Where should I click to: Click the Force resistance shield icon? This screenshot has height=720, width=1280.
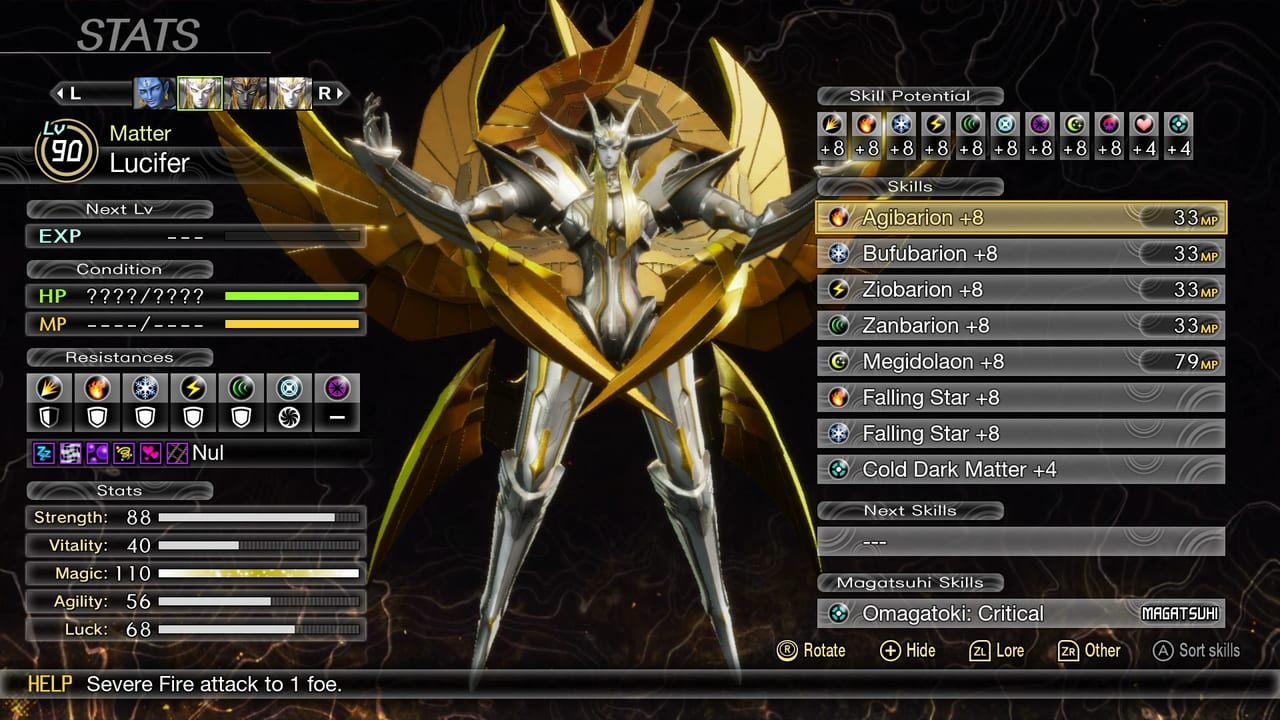241,417
